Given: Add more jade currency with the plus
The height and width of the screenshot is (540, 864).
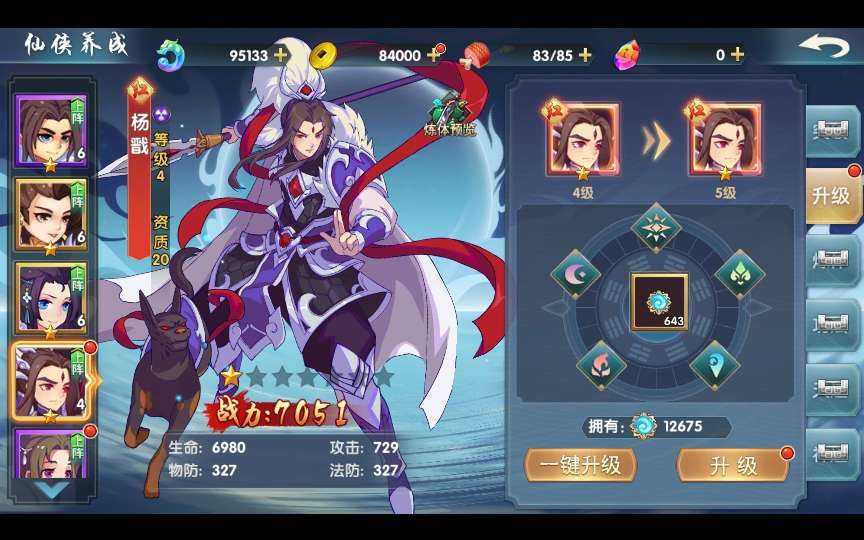Looking at the screenshot, I should pyautogui.click(x=281, y=55).
